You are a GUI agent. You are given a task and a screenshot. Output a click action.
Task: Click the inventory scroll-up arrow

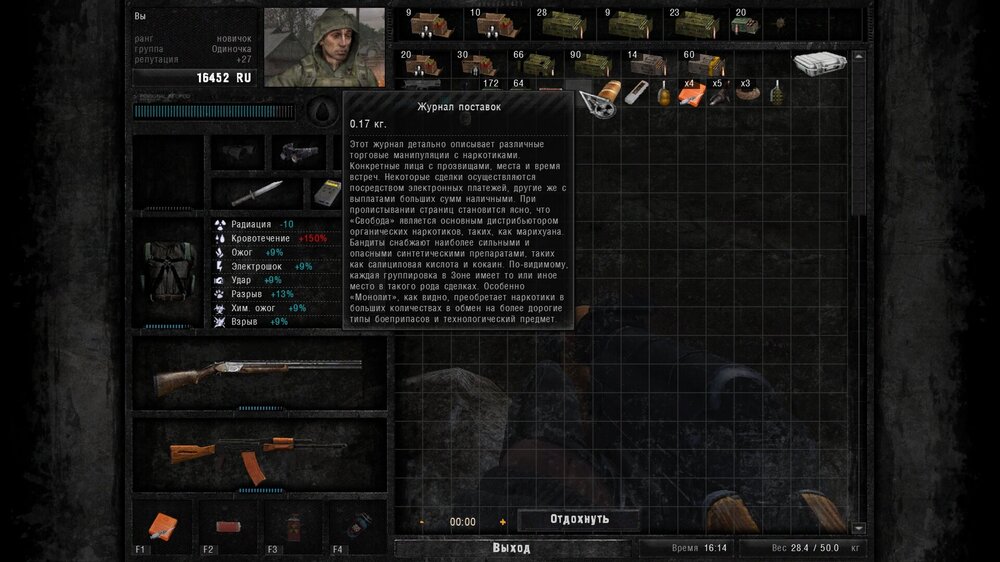coord(858,13)
